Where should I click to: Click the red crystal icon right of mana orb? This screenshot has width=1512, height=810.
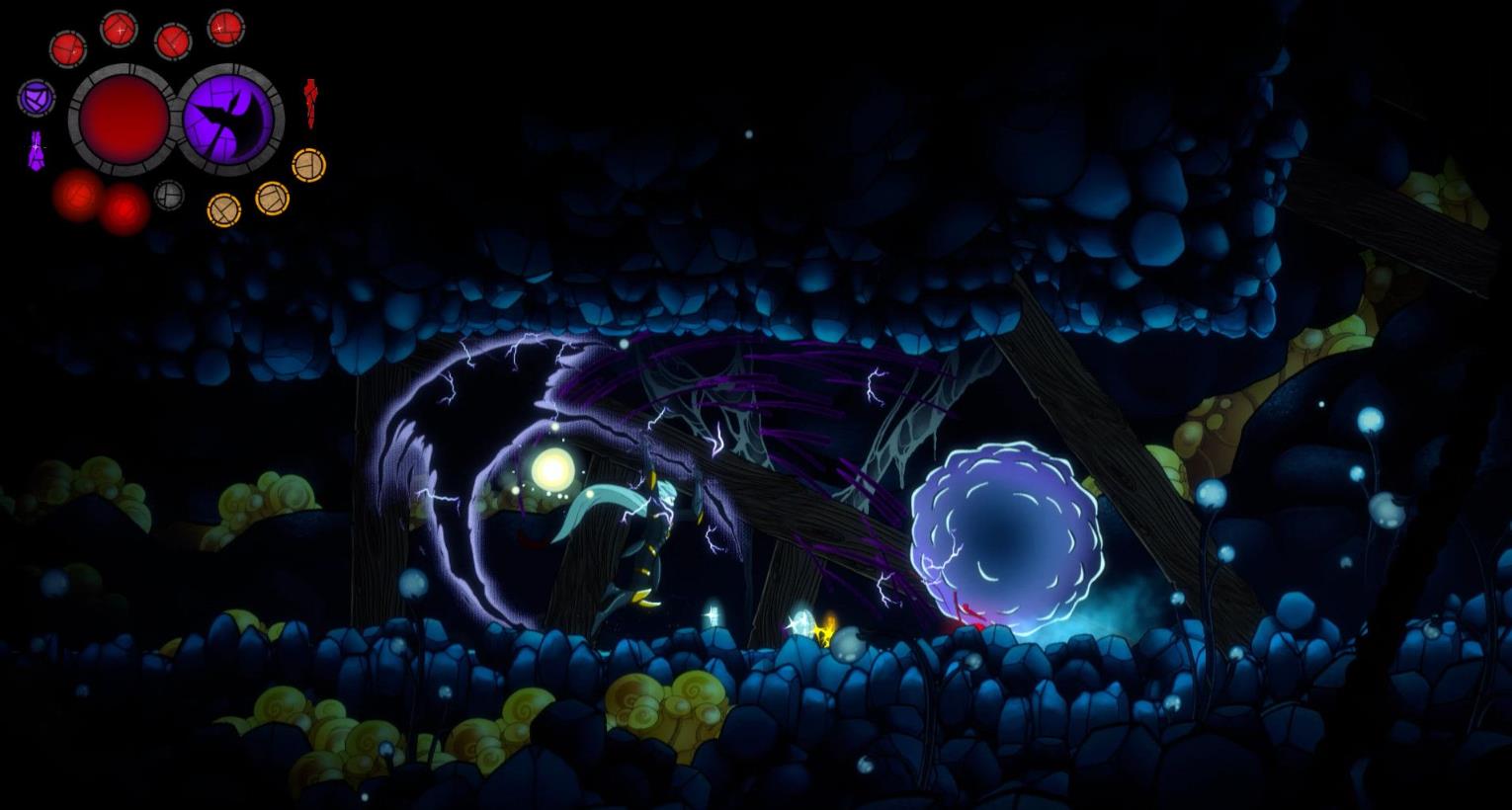tap(310, 102)
